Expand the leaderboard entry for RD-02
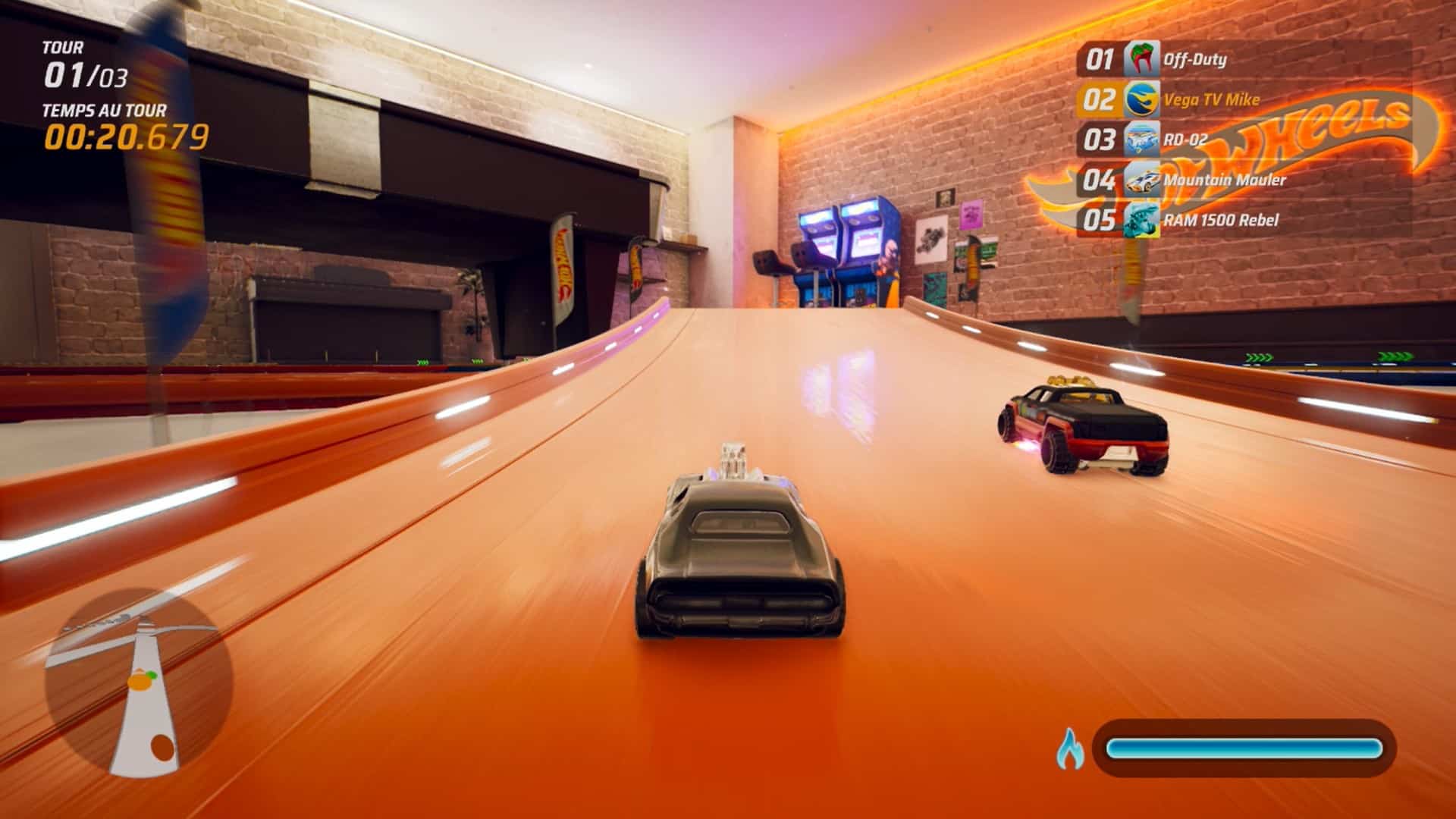The image size is (1456, 819). click(x=1183, y=140)
